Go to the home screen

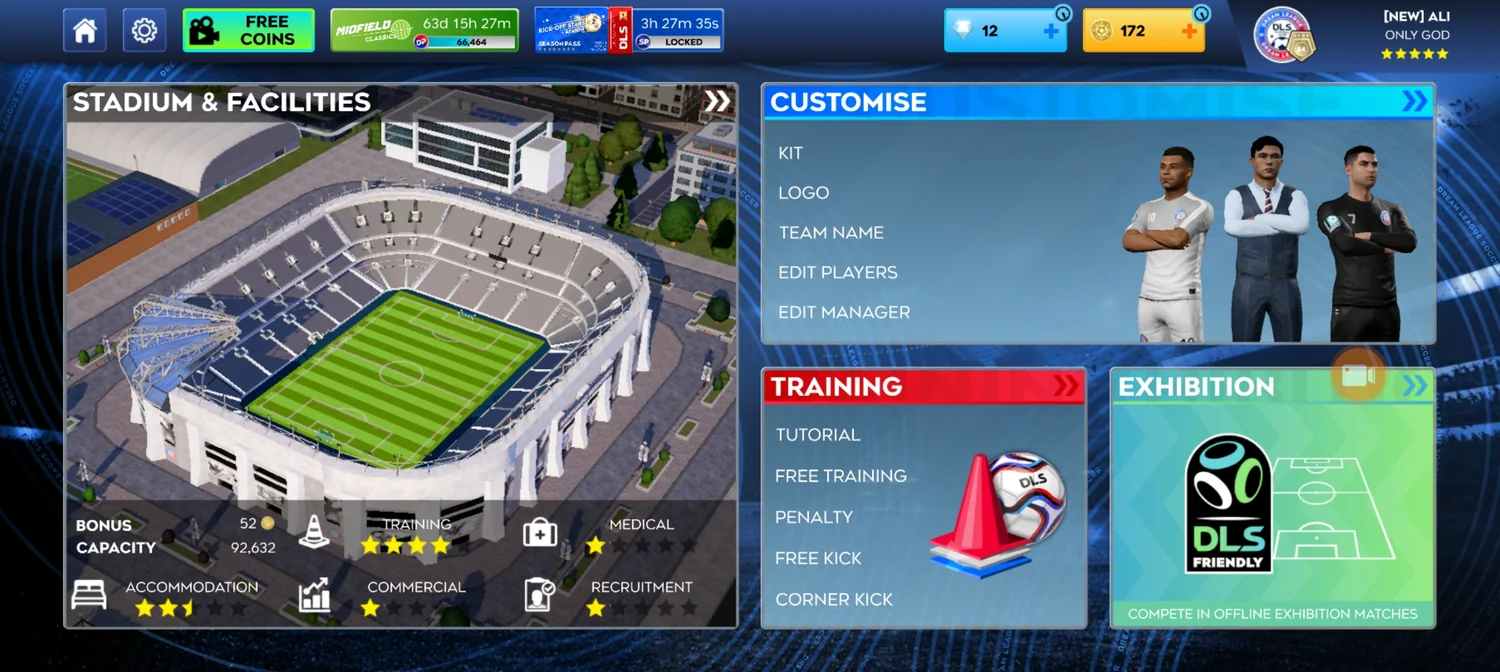point(85,31)
